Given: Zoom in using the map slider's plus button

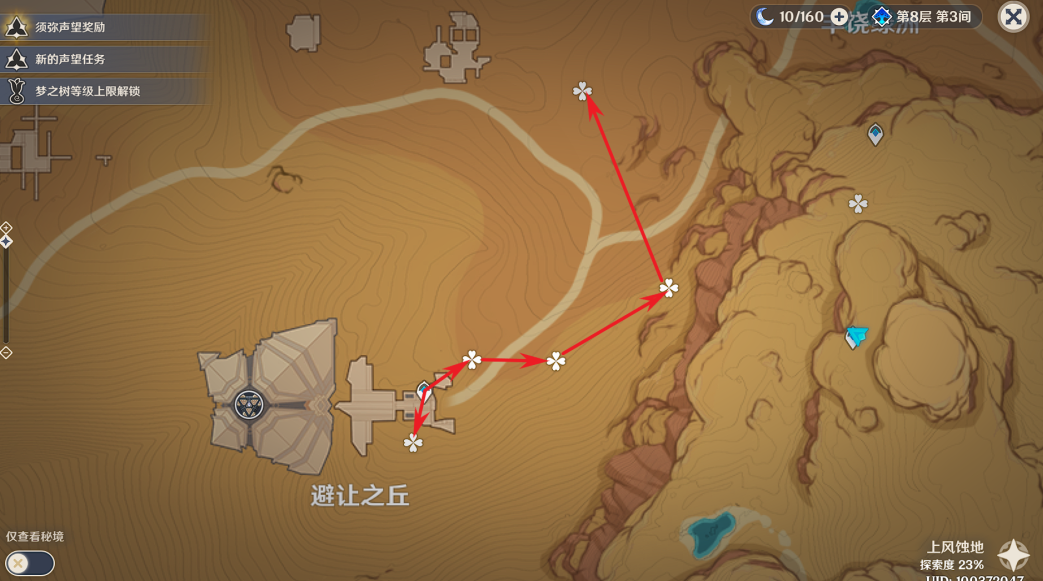Looking at the screenshot, I should pos(6,228).
